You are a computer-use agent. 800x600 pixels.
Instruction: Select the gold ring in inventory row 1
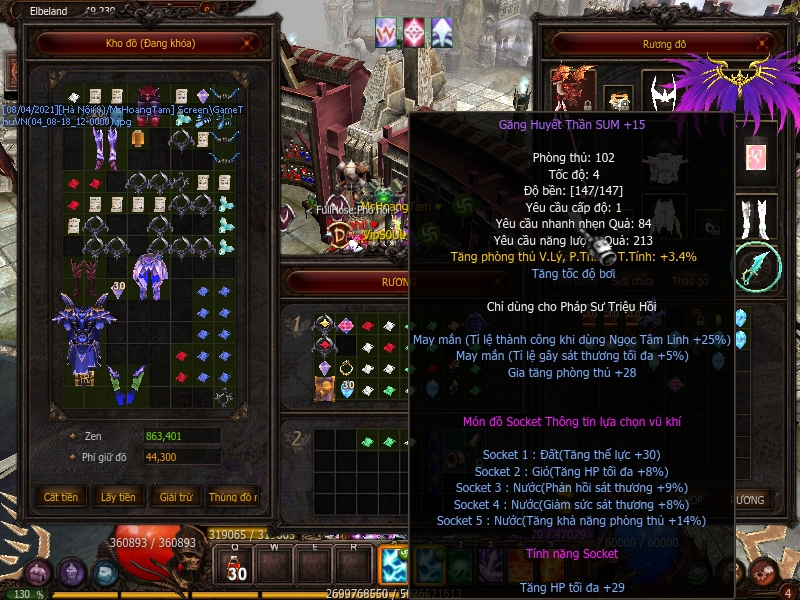click(x=347, y=366)
